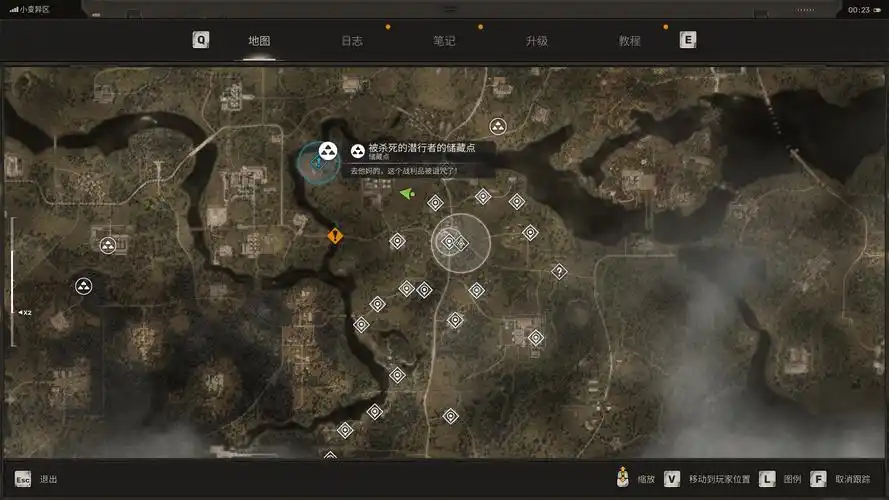Select the 升级 upgrade tab
Image resolution: width=889 pixels, height=500 pixels.
(x=536, y=41)
